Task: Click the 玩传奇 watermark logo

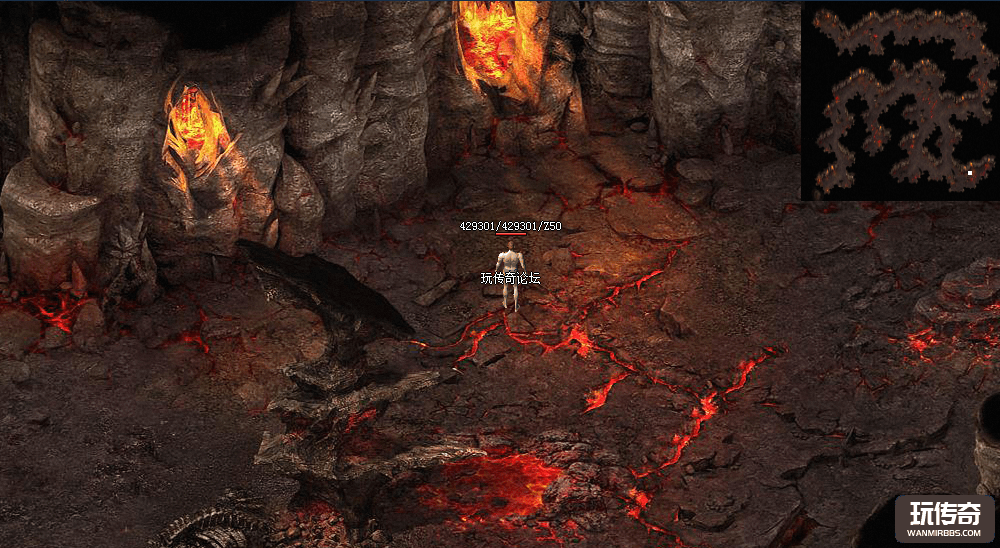Action: 943,518
